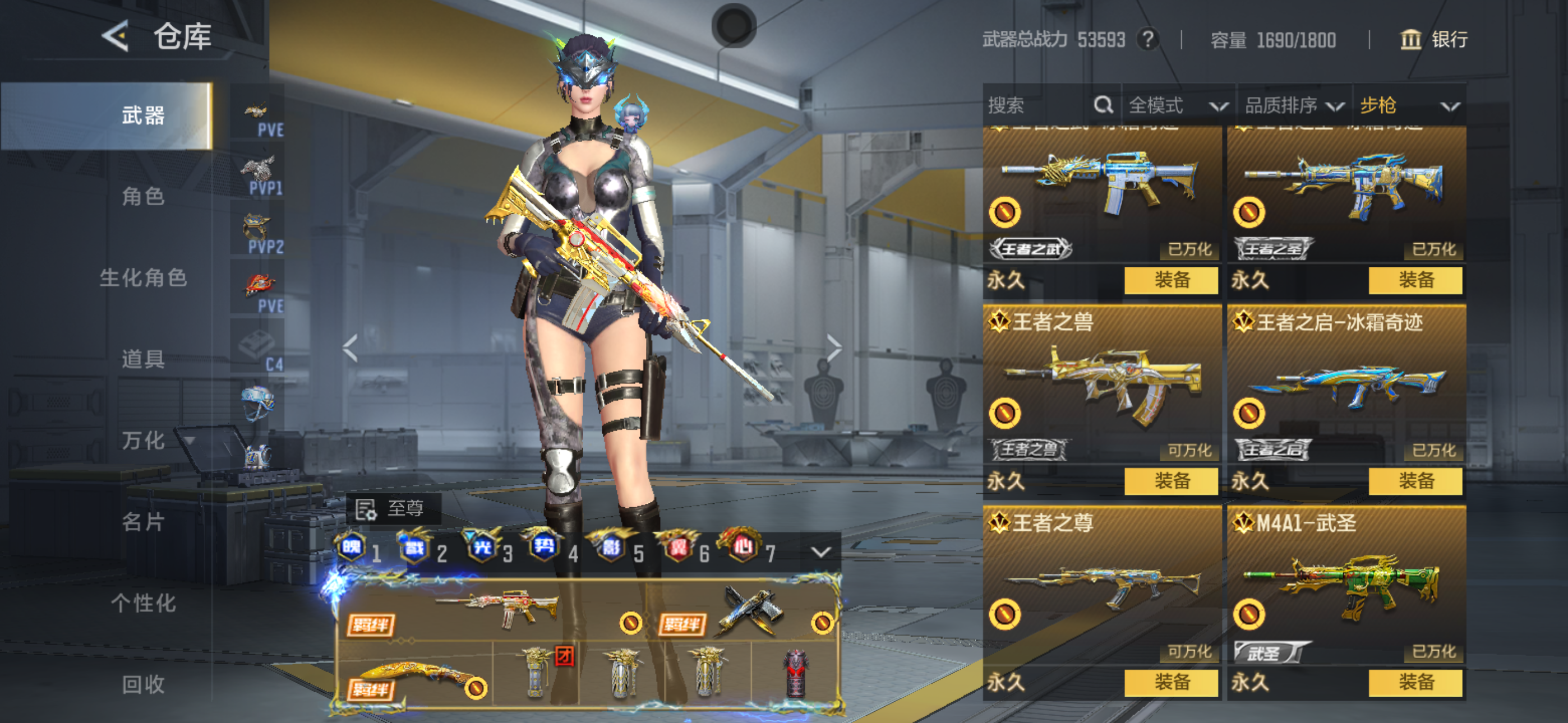Open the 个性化 category
The height and width of the screenshot is (723, 1568).
143,603
